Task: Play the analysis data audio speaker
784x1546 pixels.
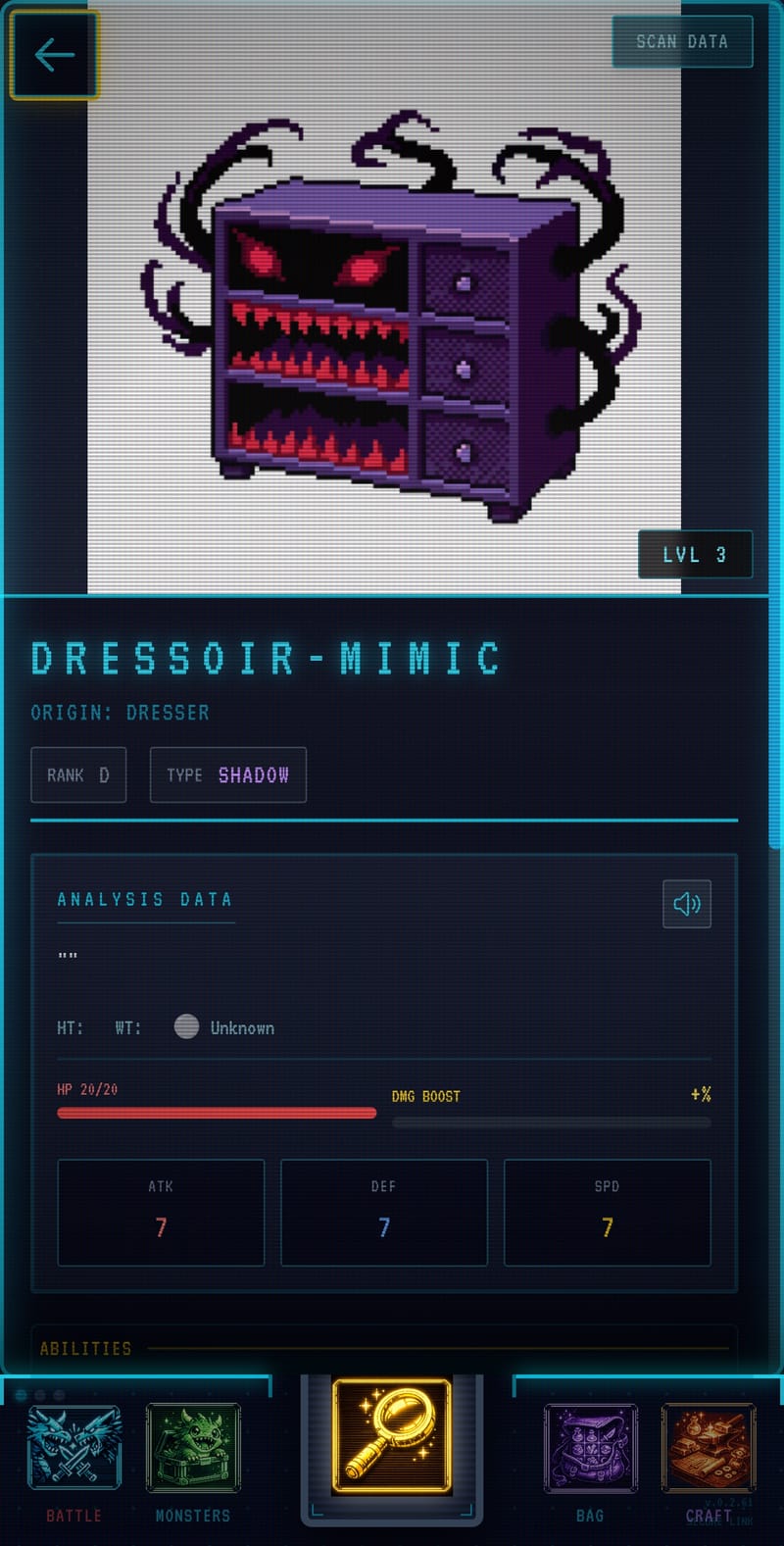Action: coord(686,903)
